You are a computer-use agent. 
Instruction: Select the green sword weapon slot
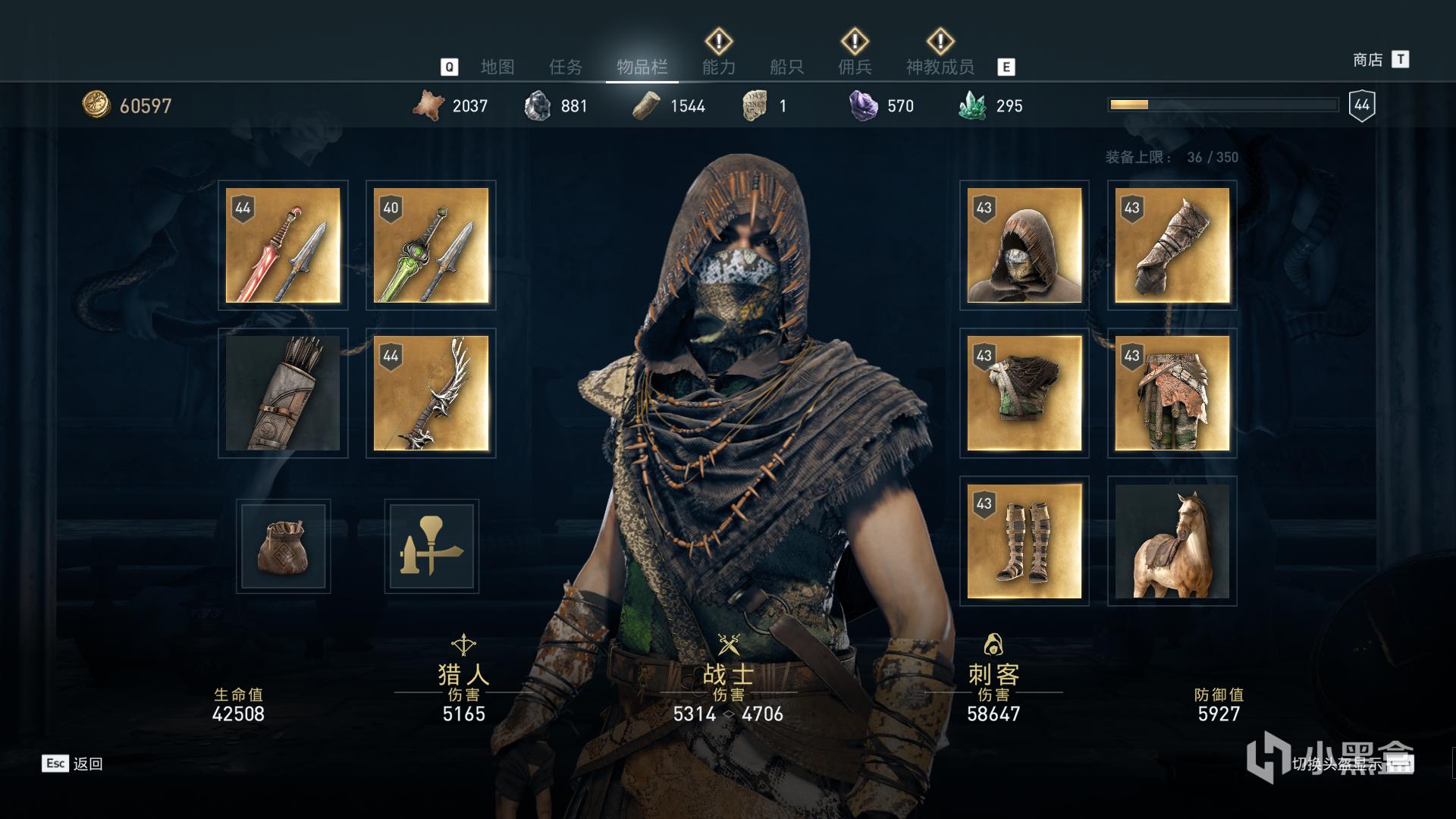[x=431, y=245]
